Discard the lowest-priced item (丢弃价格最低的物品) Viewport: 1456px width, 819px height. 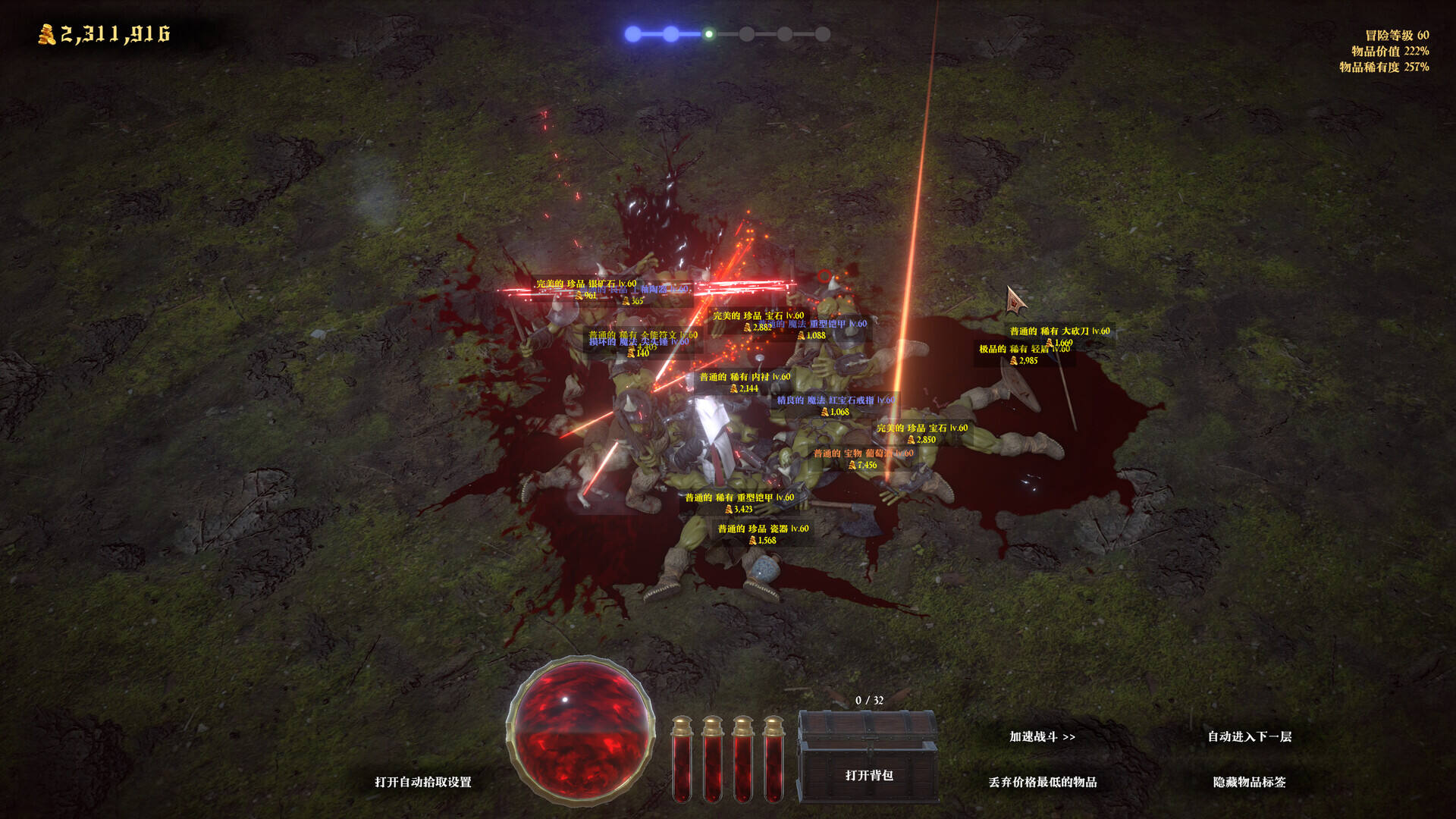click(1042, 782)
